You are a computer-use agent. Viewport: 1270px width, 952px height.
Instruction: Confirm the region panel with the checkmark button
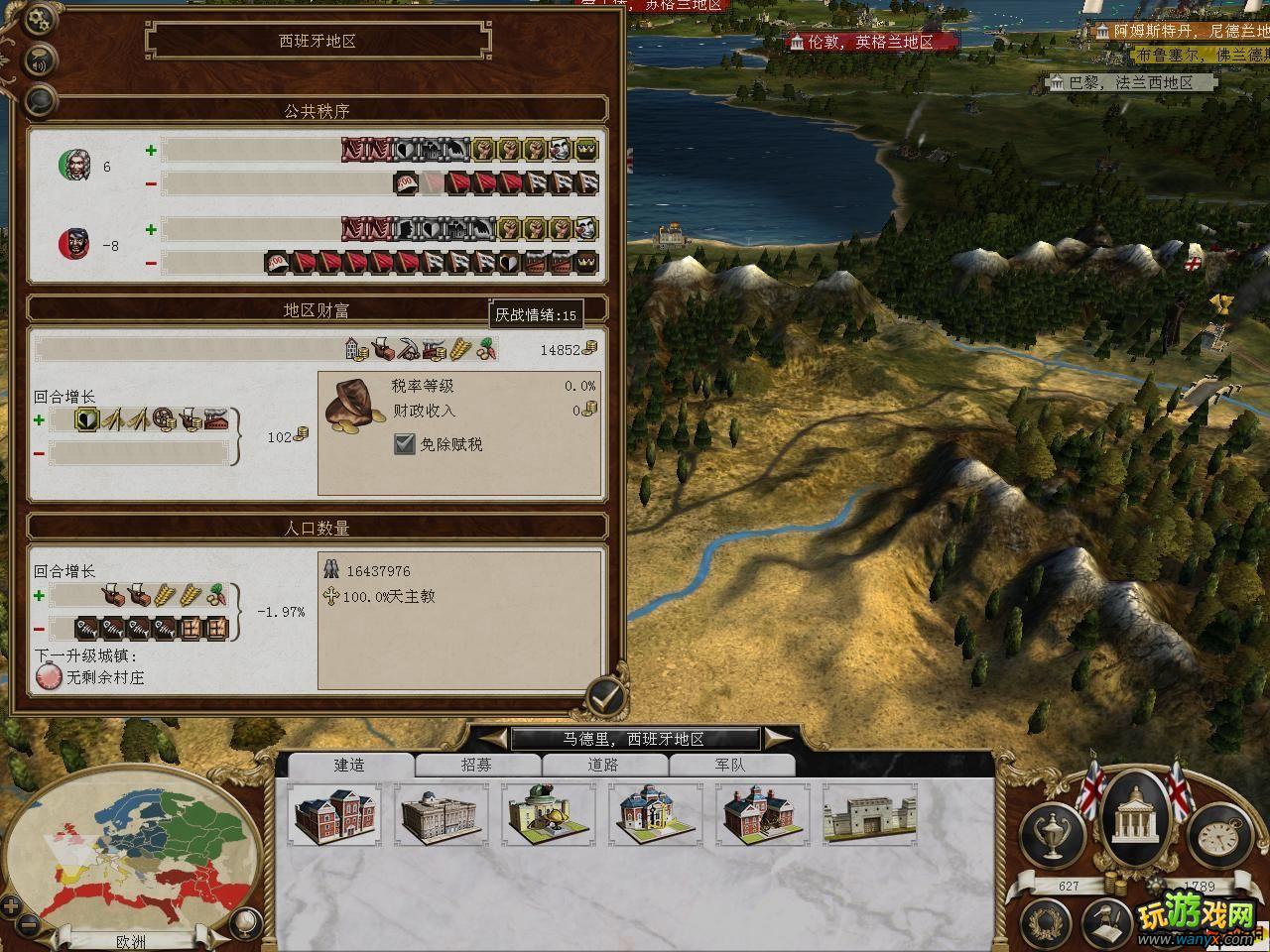coord(604,698)
